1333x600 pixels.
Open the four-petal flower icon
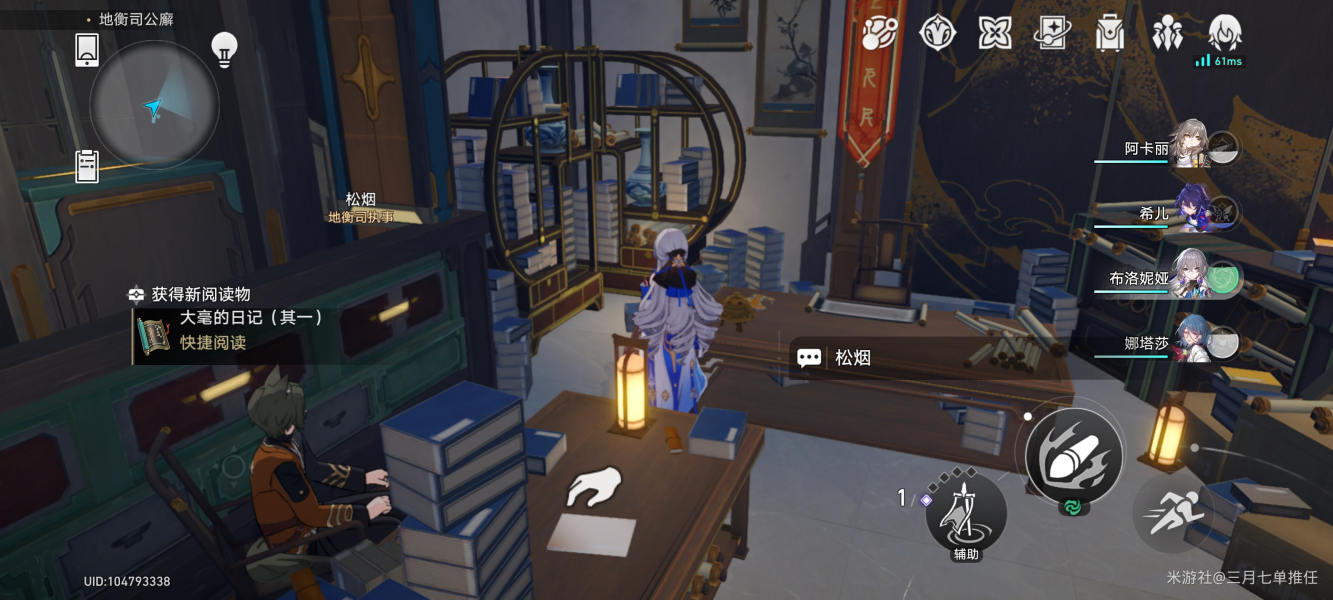994,34
